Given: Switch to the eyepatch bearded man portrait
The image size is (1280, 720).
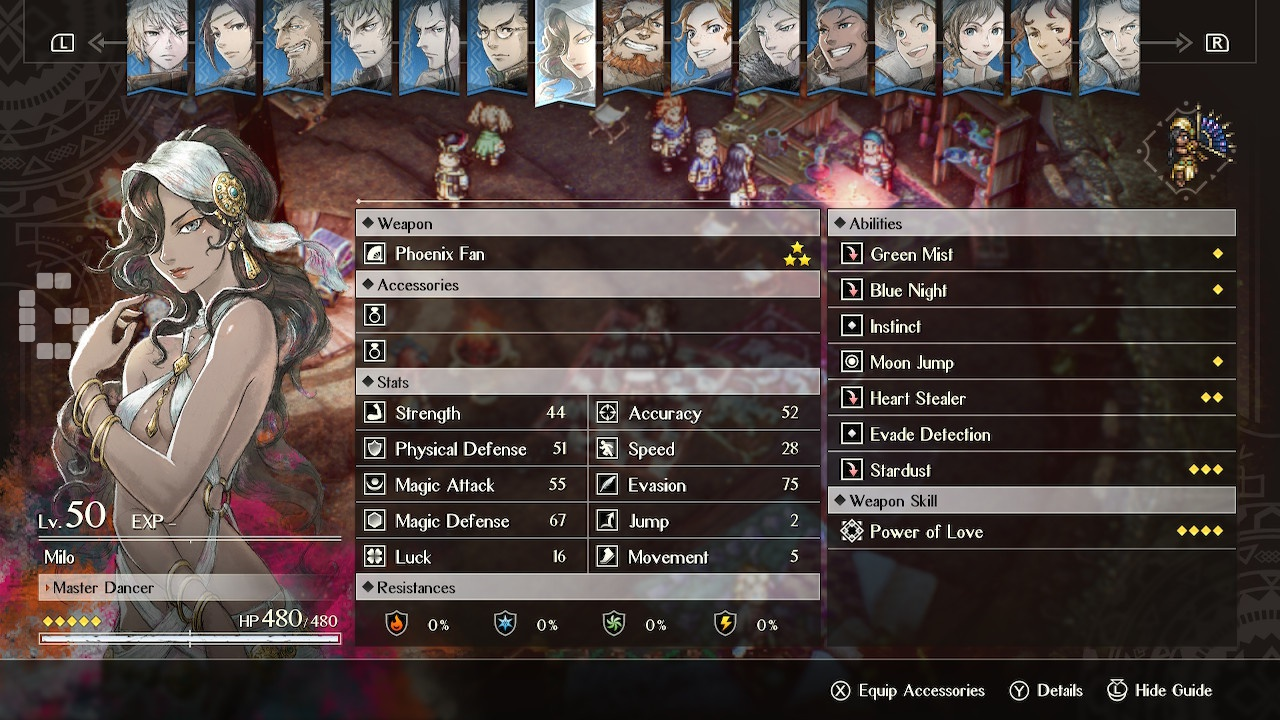Looking at the screenshot, I should click(x=633, y=45).
